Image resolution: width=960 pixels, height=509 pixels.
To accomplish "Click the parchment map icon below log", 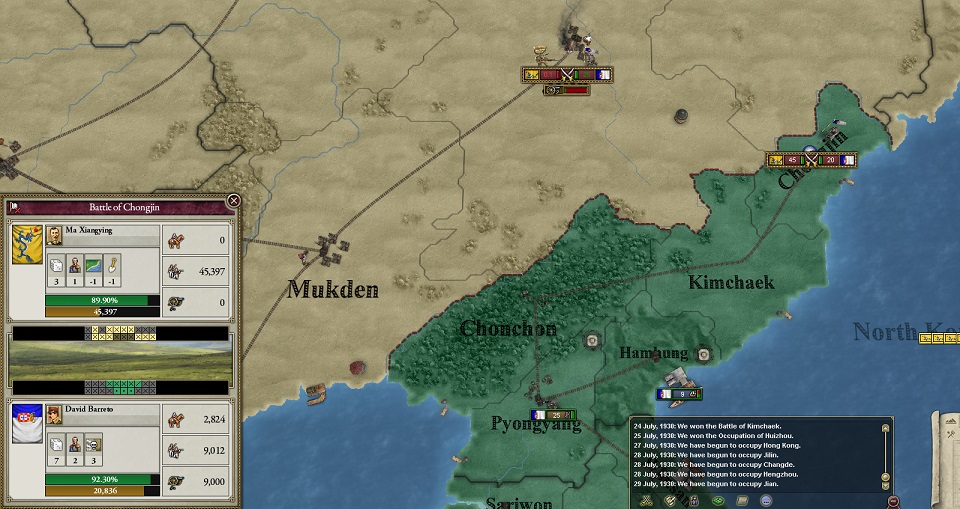I will [743, 499].
